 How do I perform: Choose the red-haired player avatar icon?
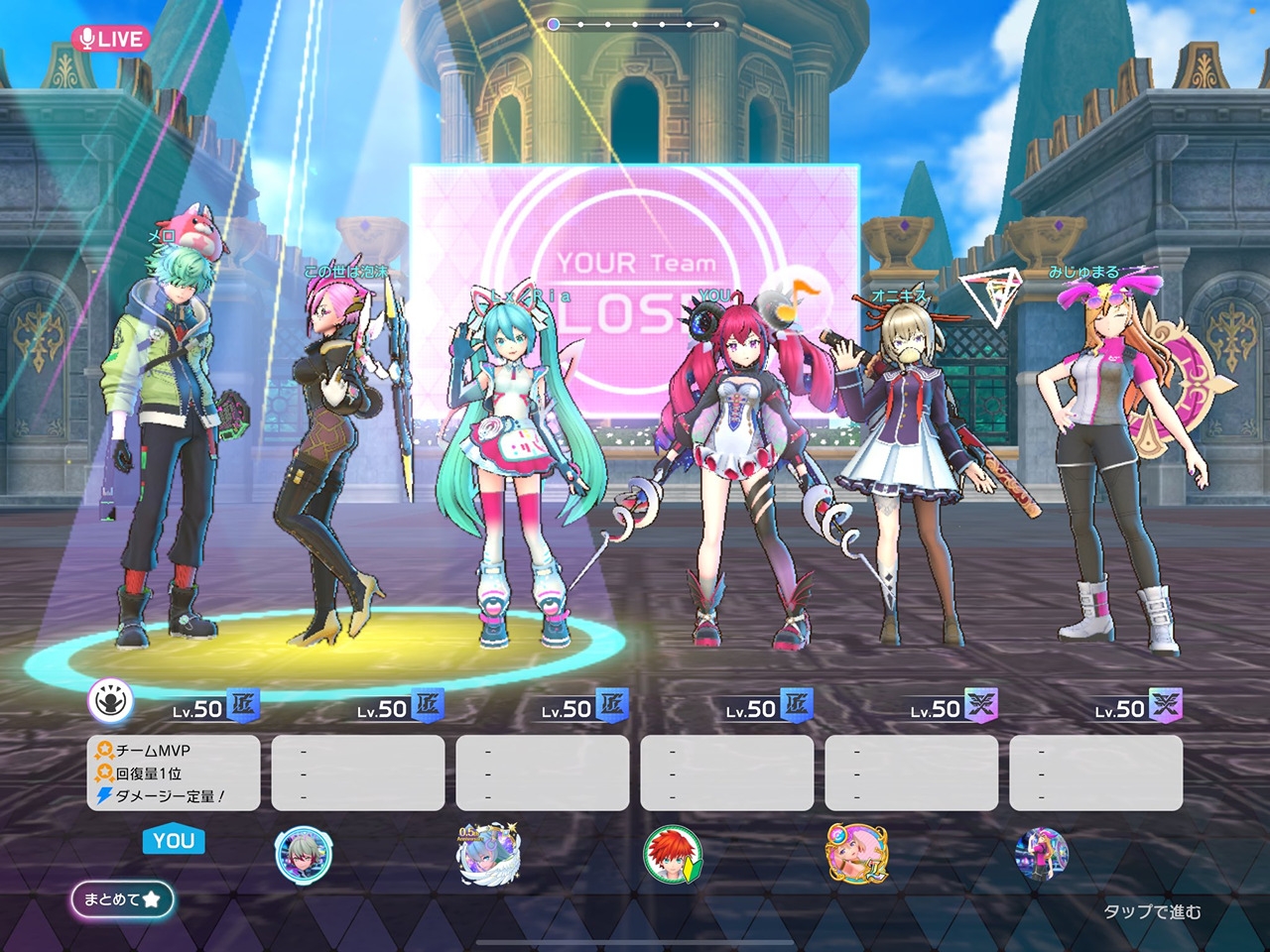pos(673,854)
